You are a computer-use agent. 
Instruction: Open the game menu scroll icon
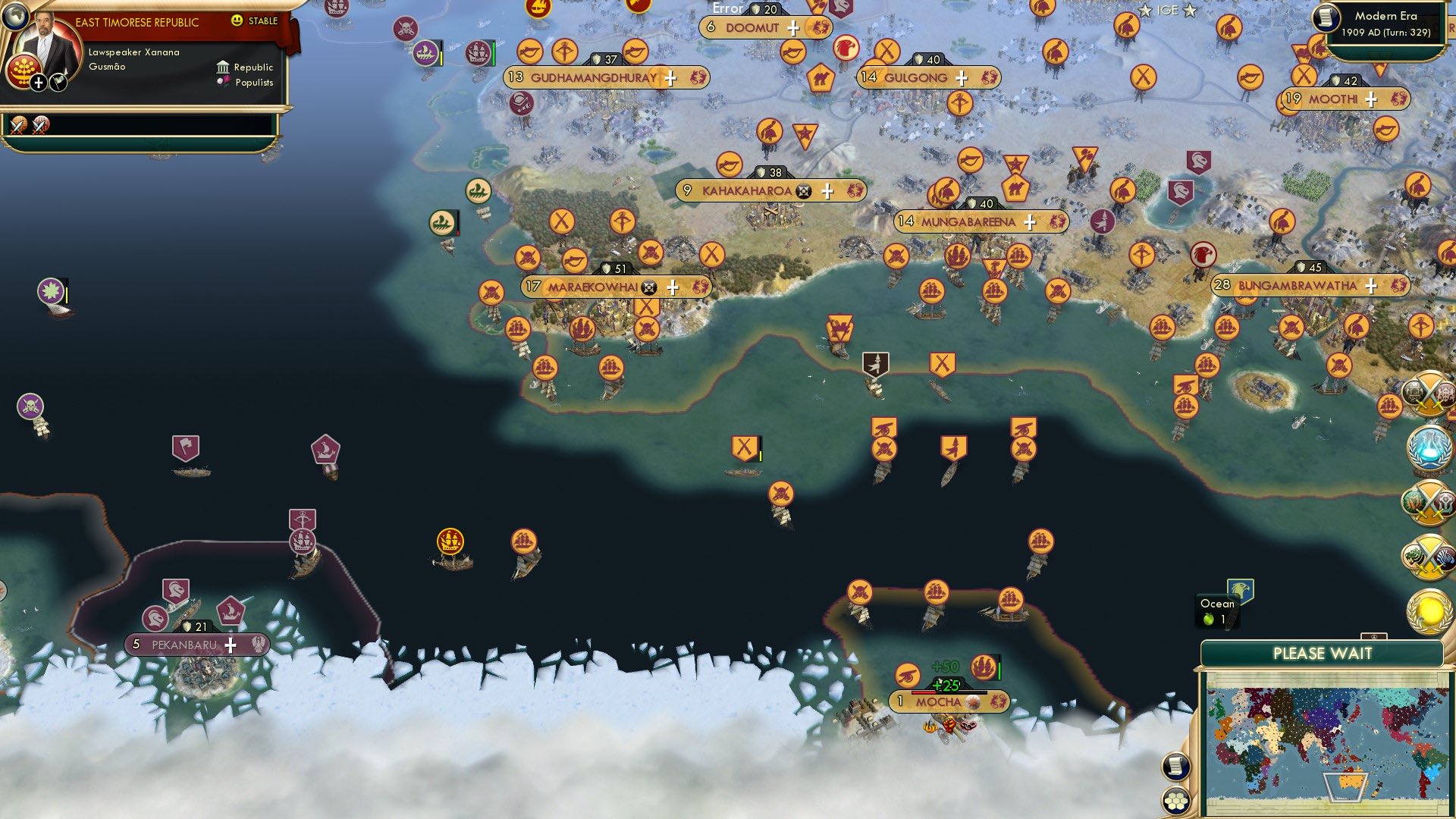(1175, 767)
